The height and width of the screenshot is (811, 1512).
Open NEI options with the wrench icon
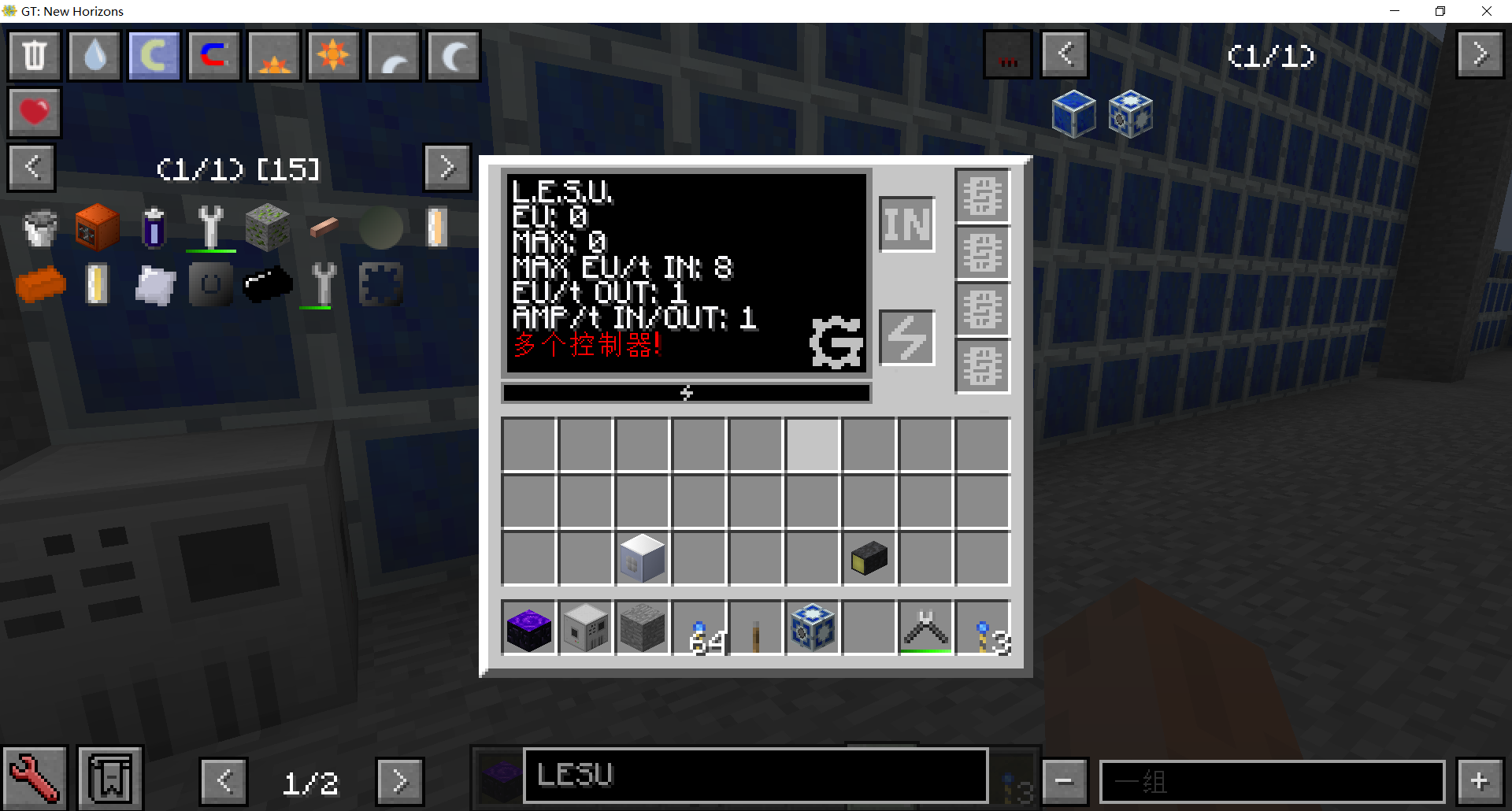pyautogui.click(x=35, y=778)
